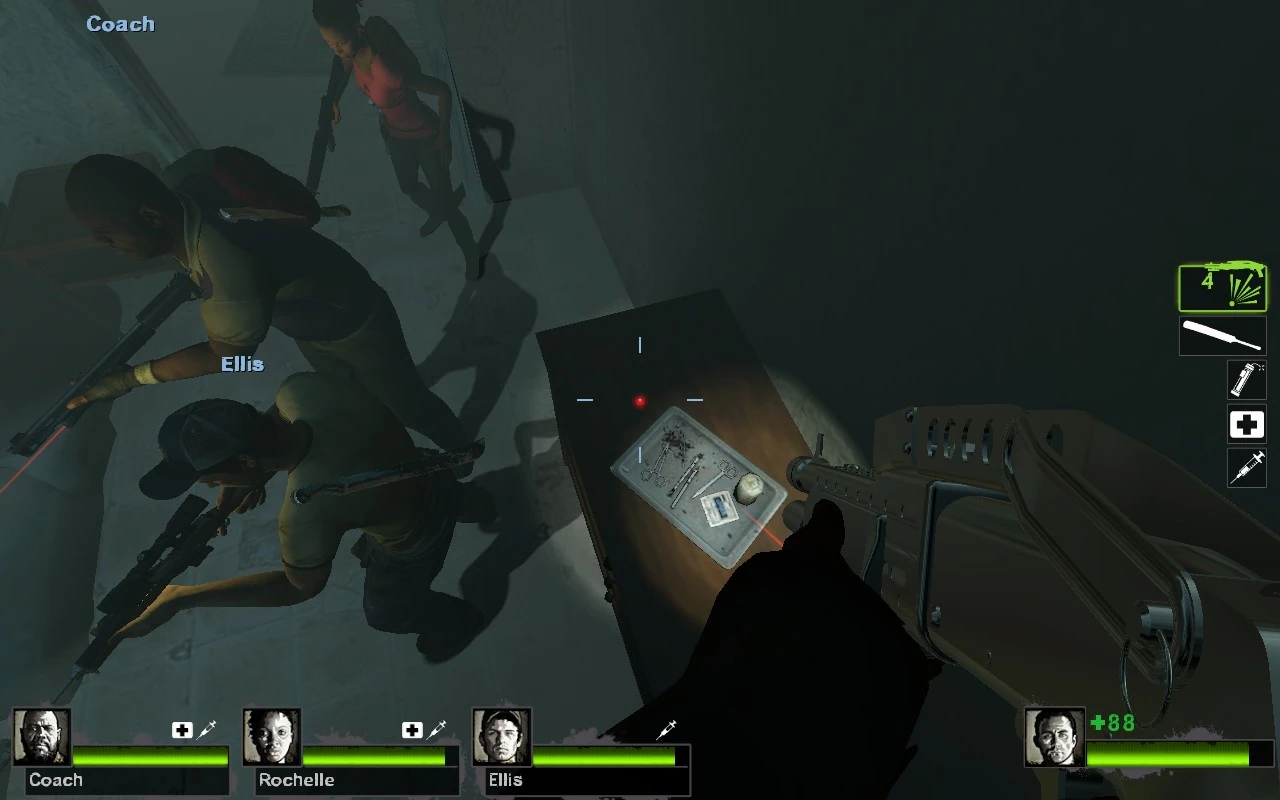Click the Coach name label at top left
1280x800 pixels.
click(120, 23)
